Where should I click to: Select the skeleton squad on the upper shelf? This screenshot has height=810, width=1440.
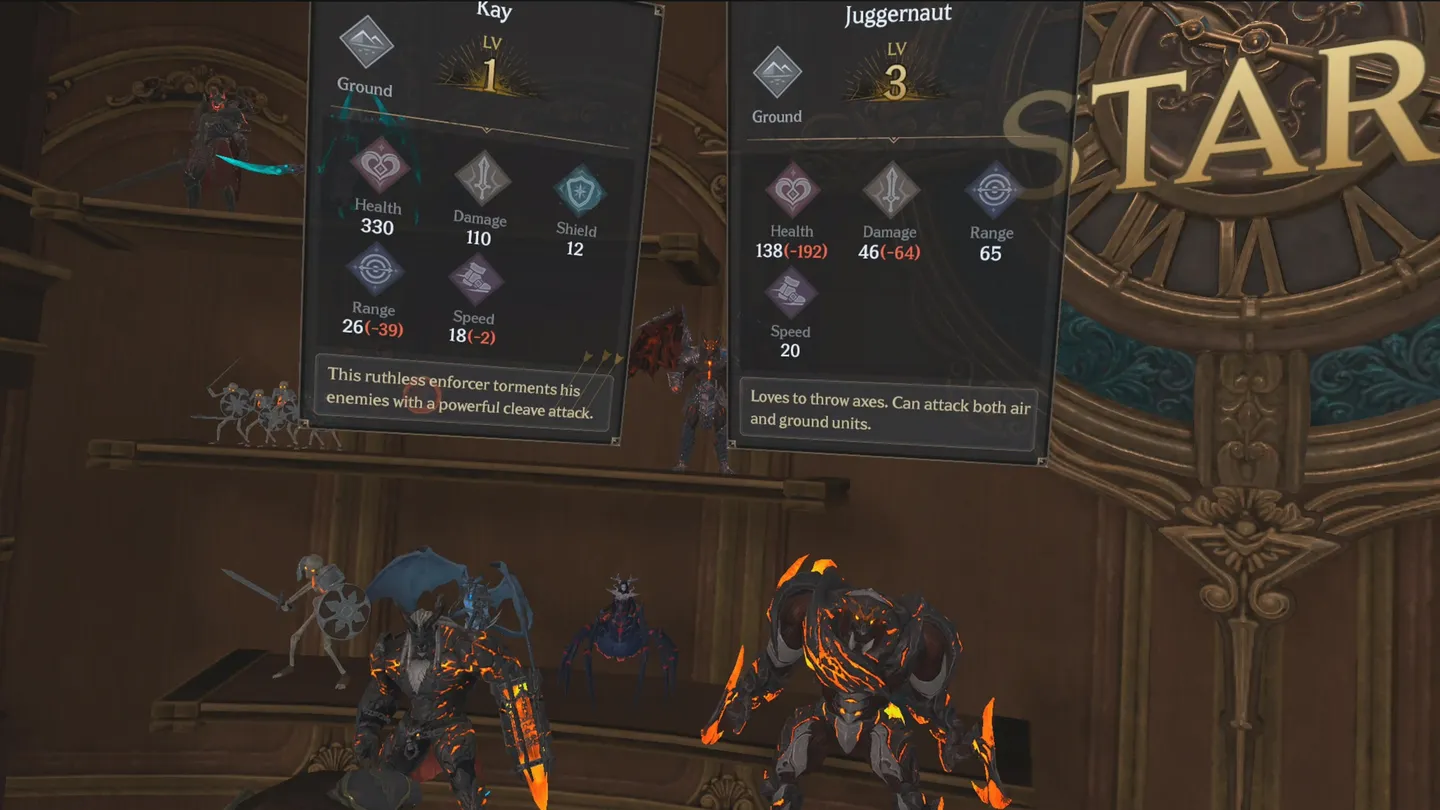pos(250,400)
